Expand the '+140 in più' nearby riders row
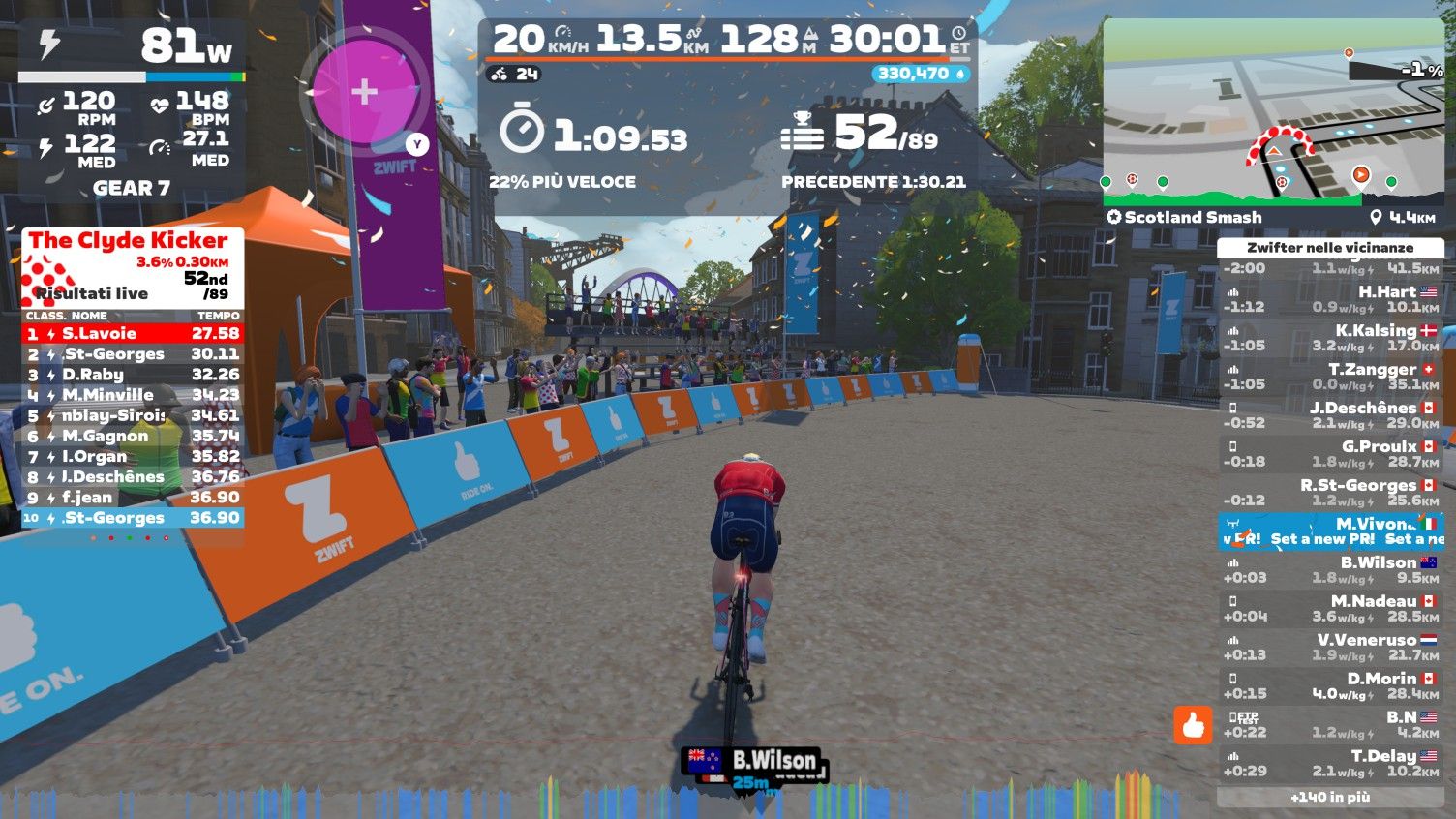 [1330, 797]
